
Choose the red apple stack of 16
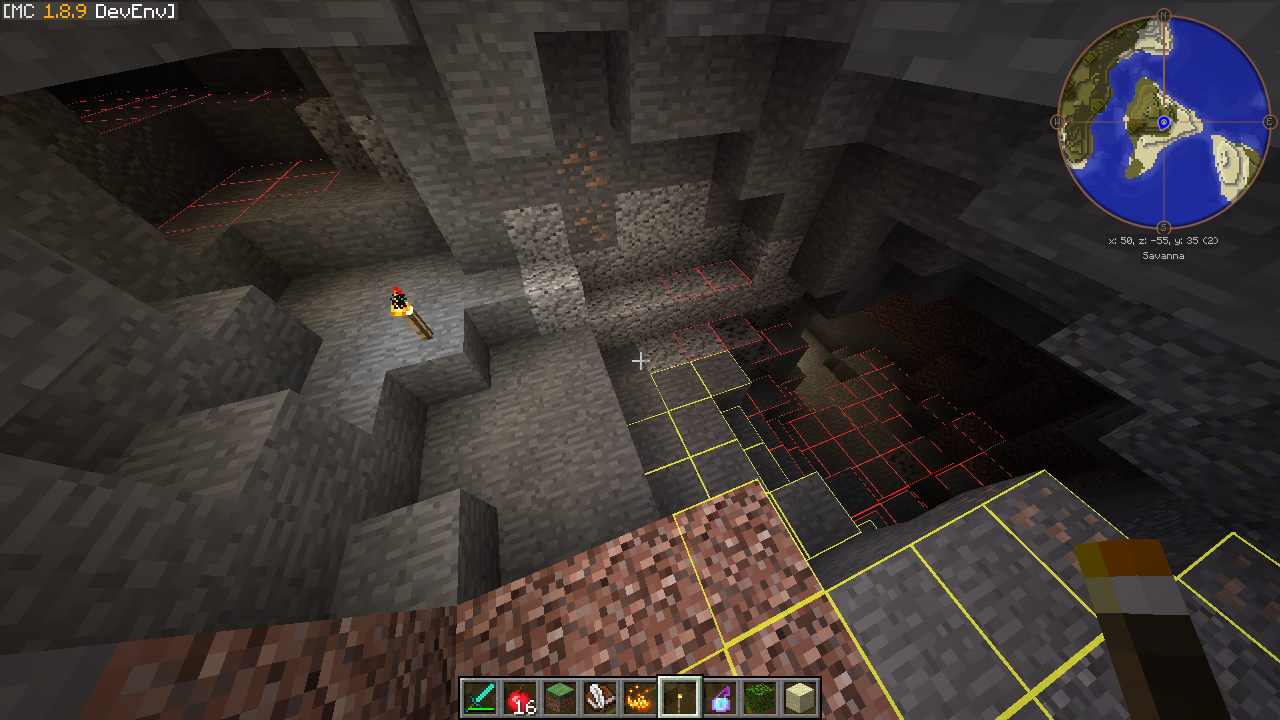click(520, 697)
